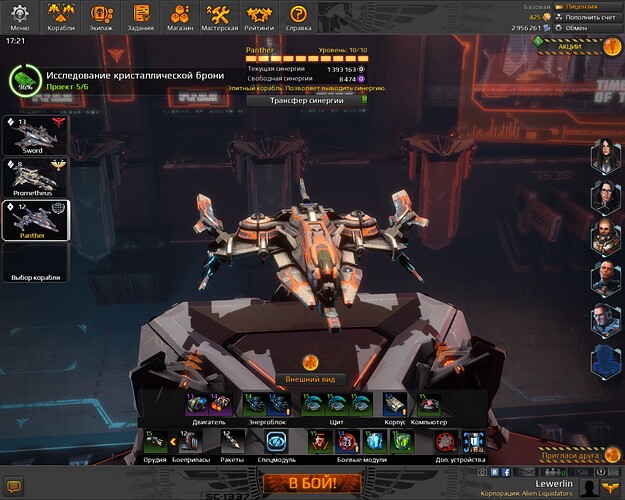Screen dimensions: 625x500
Task: View the Рейтинги (Ratings) page
Action: click(x=260, y=15)
